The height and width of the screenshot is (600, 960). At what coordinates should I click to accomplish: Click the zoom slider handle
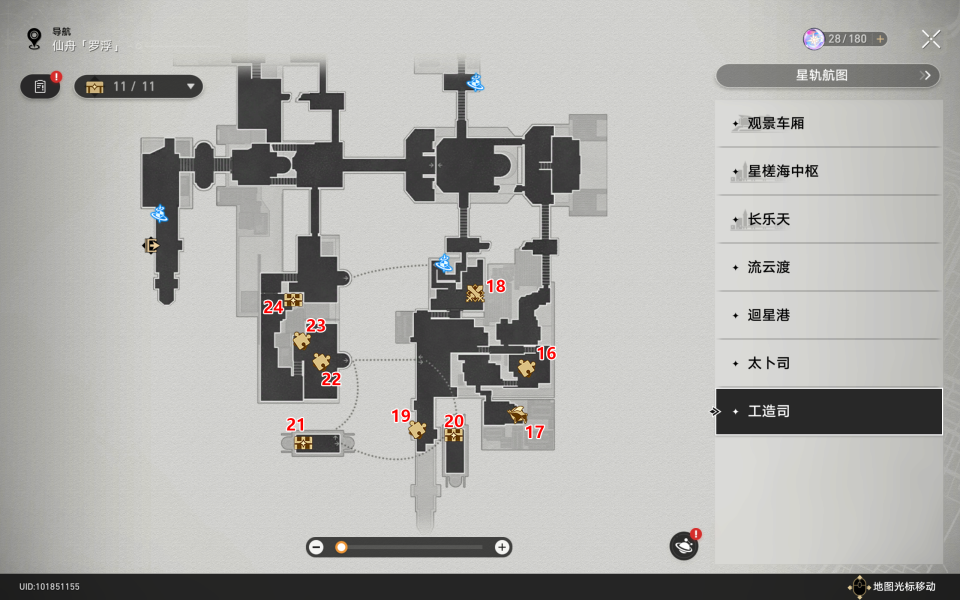(341, 547)
